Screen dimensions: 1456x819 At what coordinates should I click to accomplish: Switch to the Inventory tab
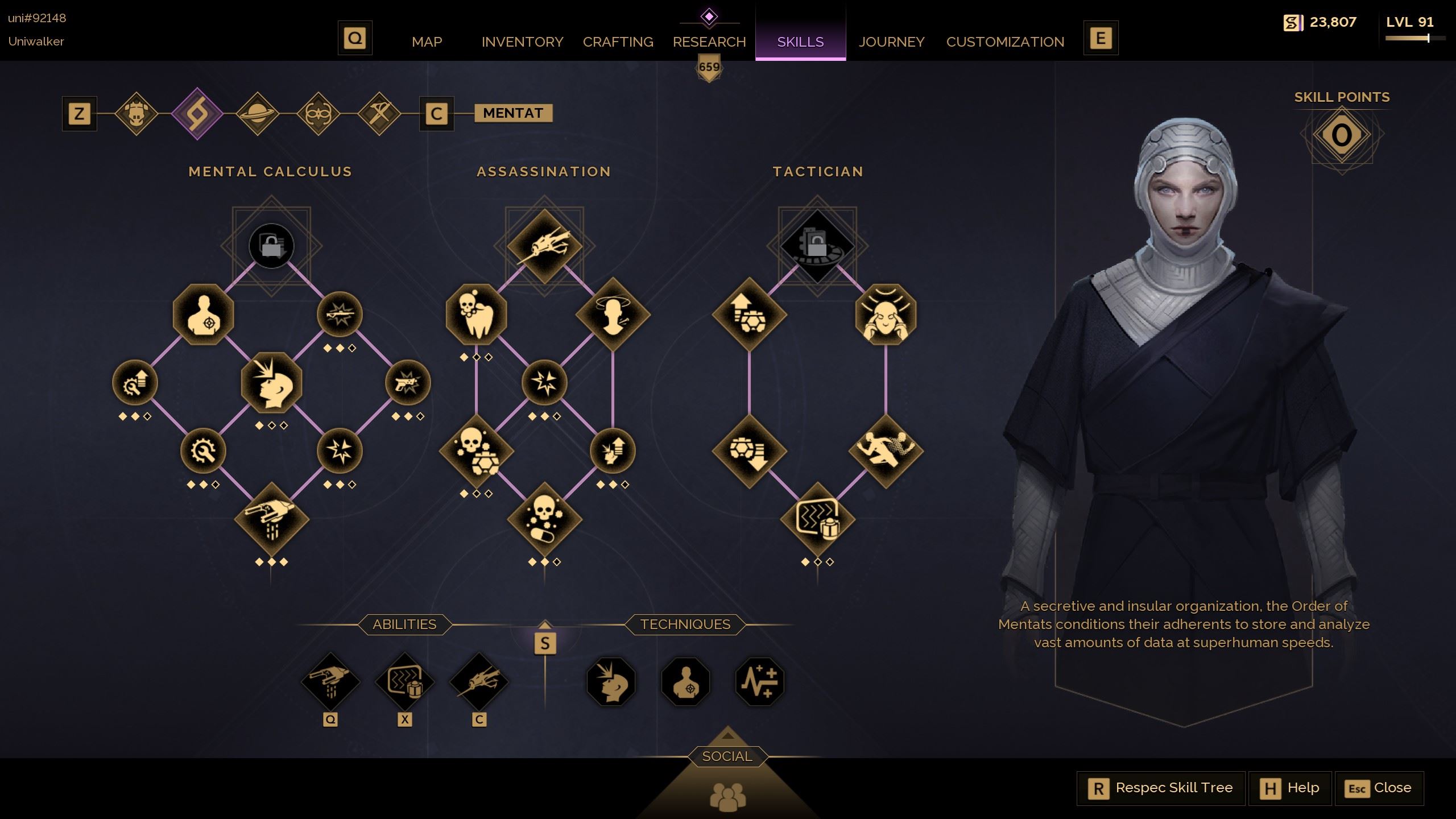(x=522, y=42)
